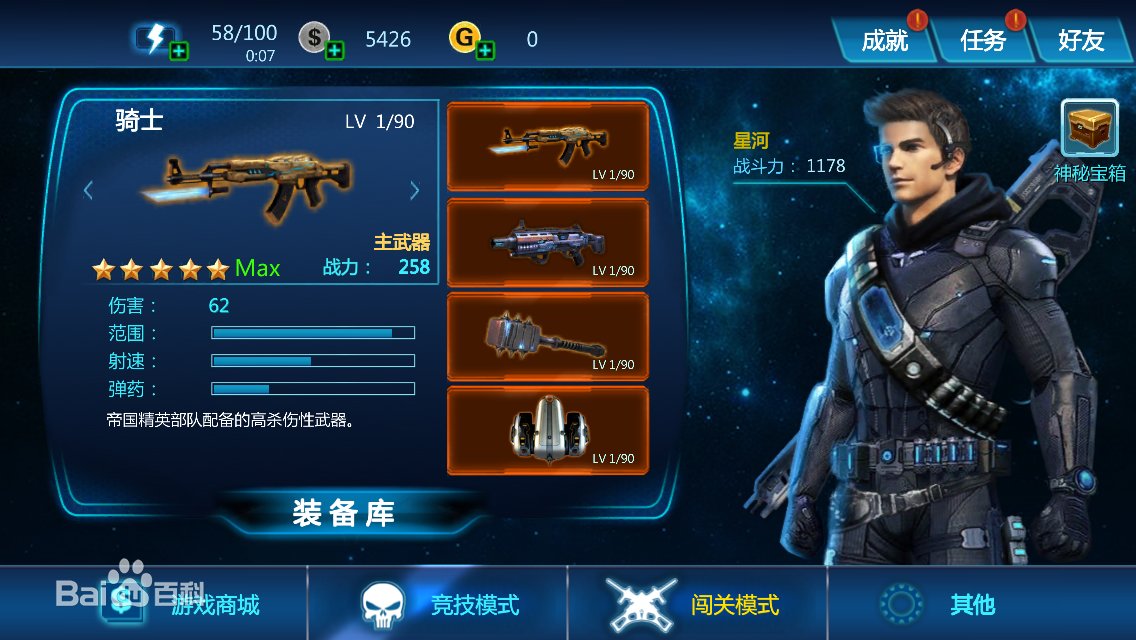Viewport: 1136px width, 640px height.
Task: Select the spiked hammer weapon slot
Action: coord(547,336)
